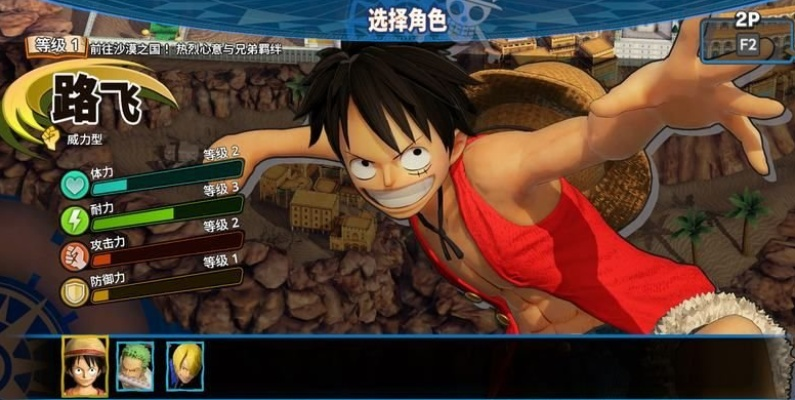Choose the green-haired Zoro portrait
Screen dimensions: 795x400
[x=135, y=367]
